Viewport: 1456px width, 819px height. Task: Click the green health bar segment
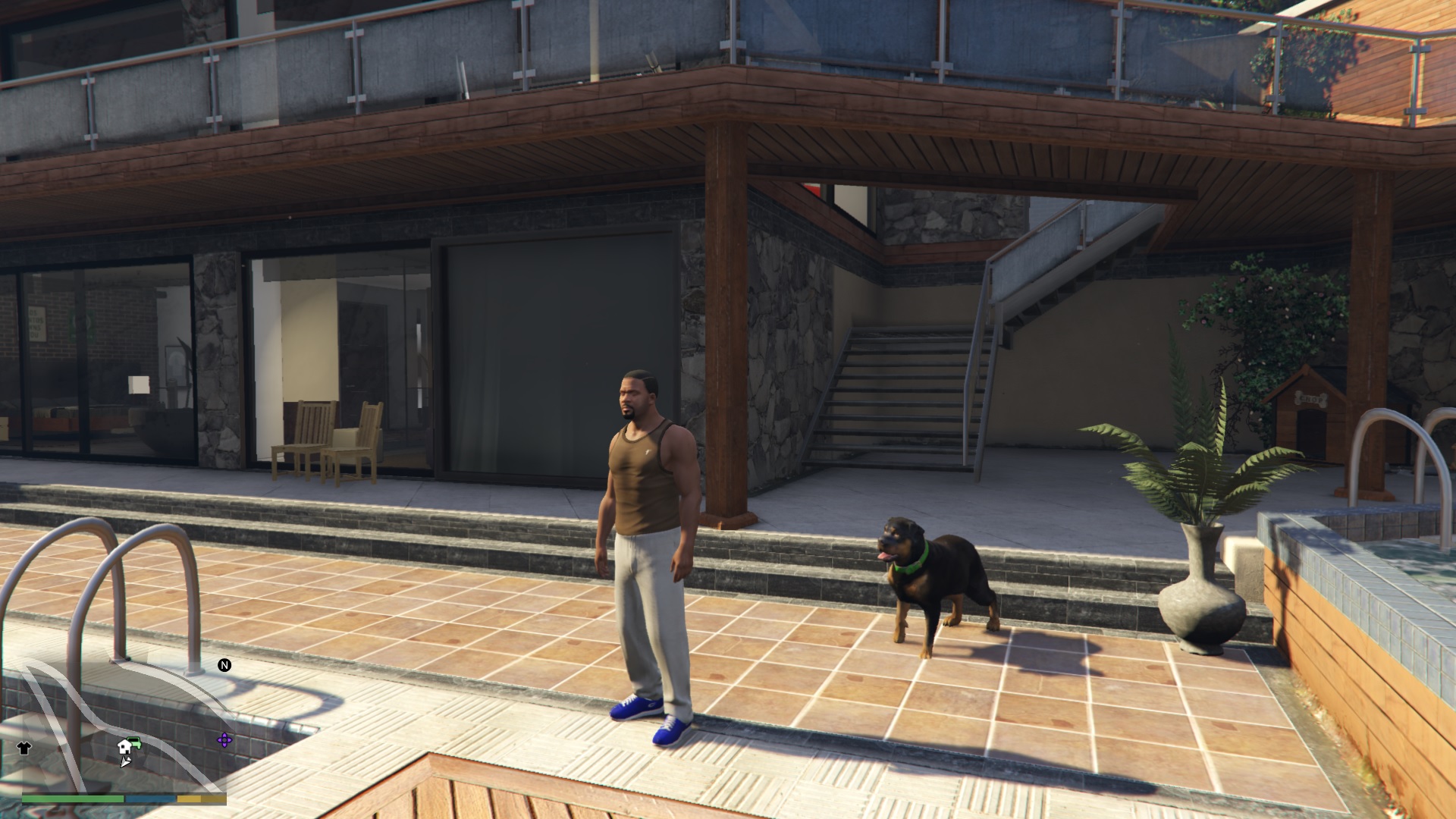[71, 800]
